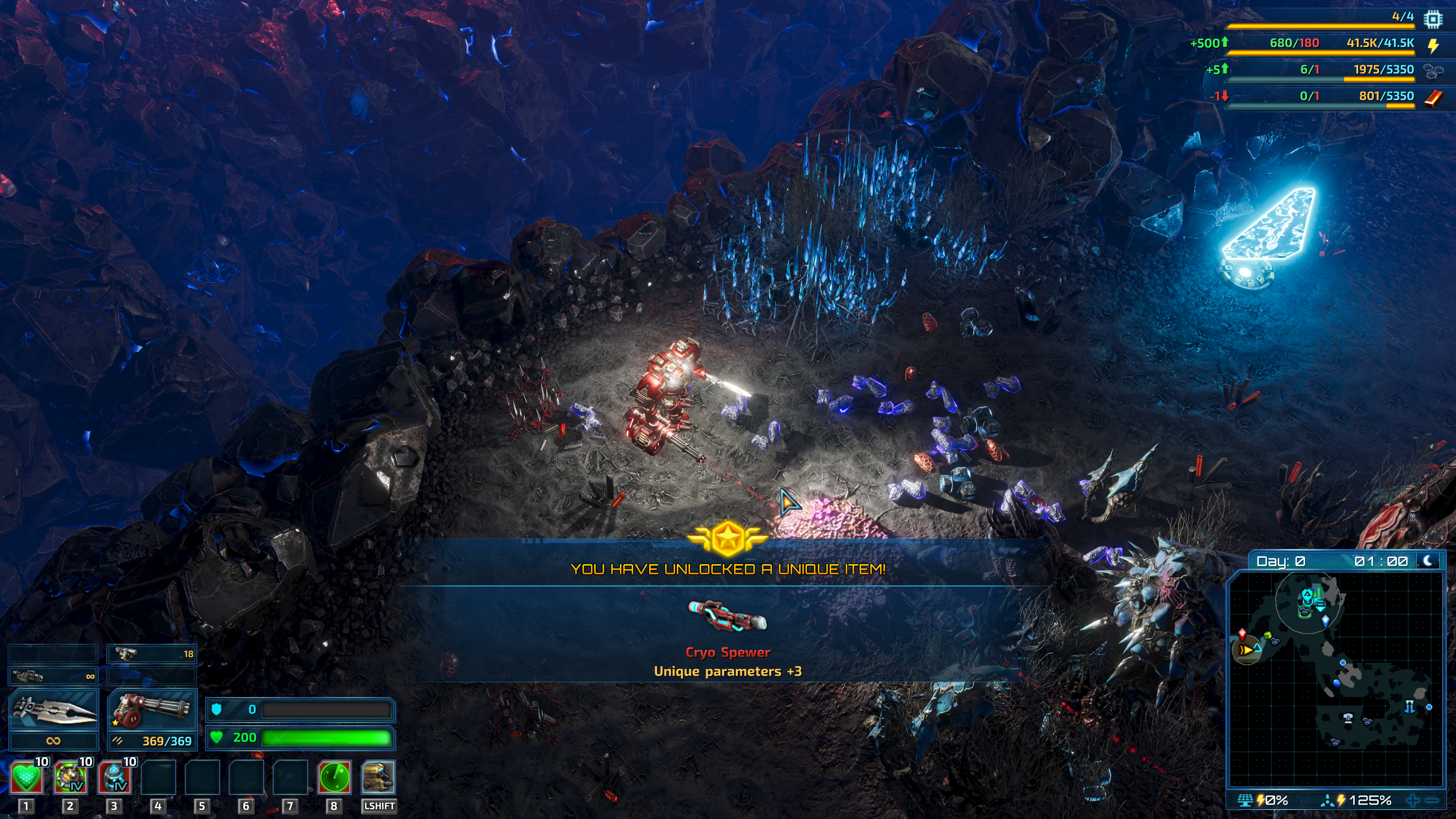The width and height of the screenshot is (1456, 819).
Task: Select the equipped minigun weapon slot
Action: tap(152, 709)
